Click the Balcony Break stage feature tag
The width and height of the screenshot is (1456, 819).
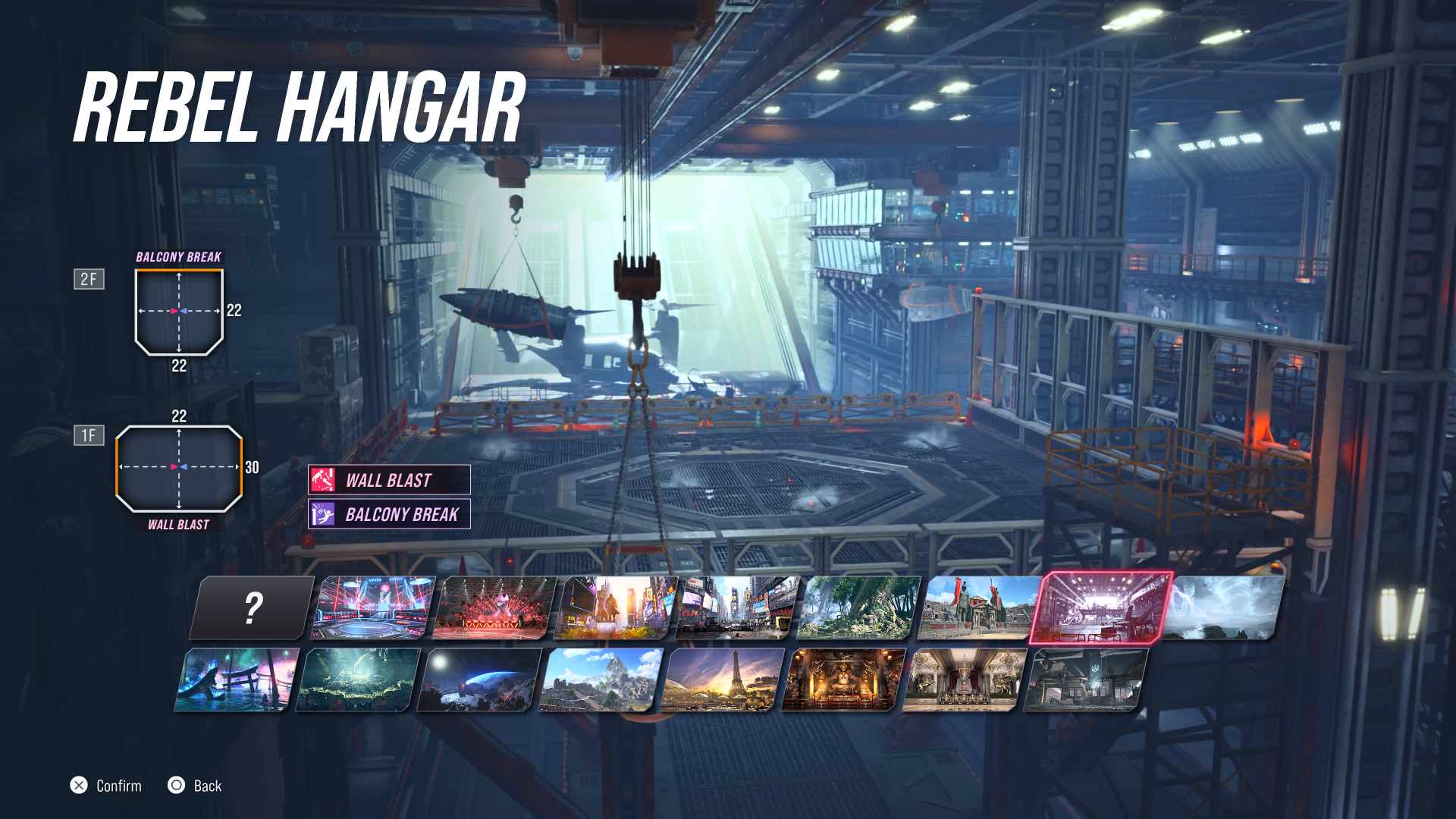pyautogui.click(x=389, y=514)
